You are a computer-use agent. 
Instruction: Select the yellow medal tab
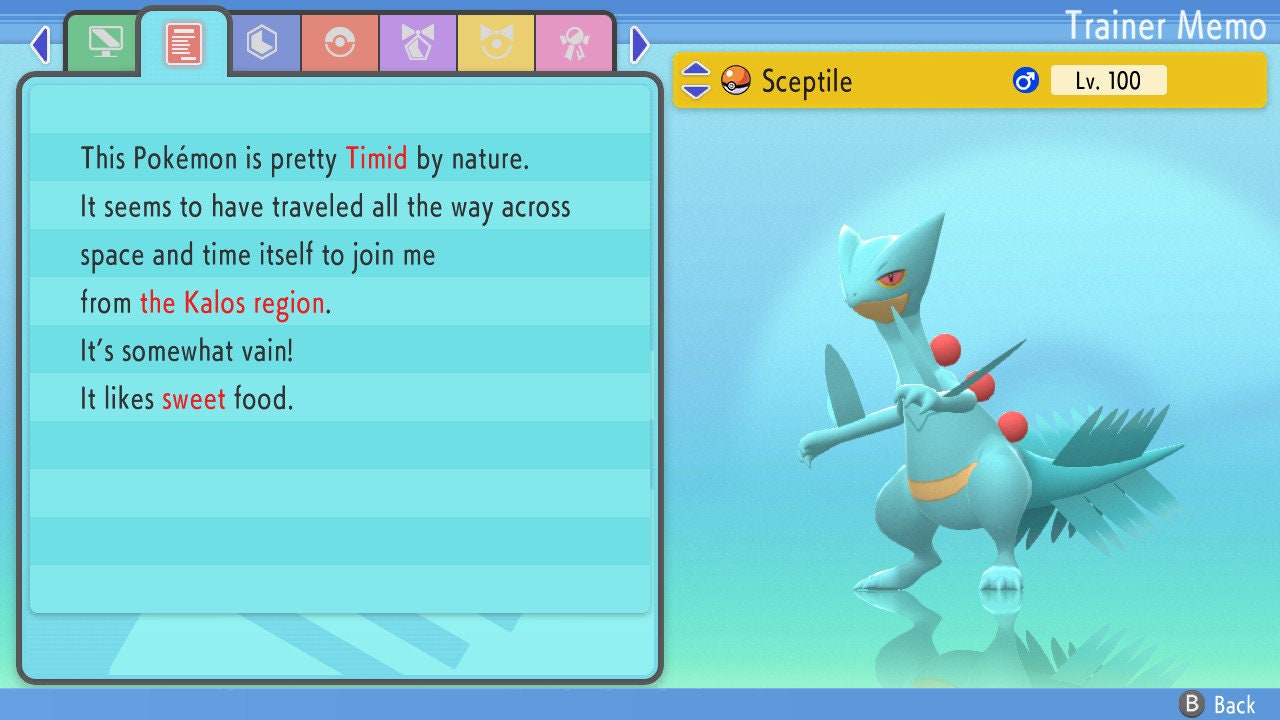click(x=496, y=43)
